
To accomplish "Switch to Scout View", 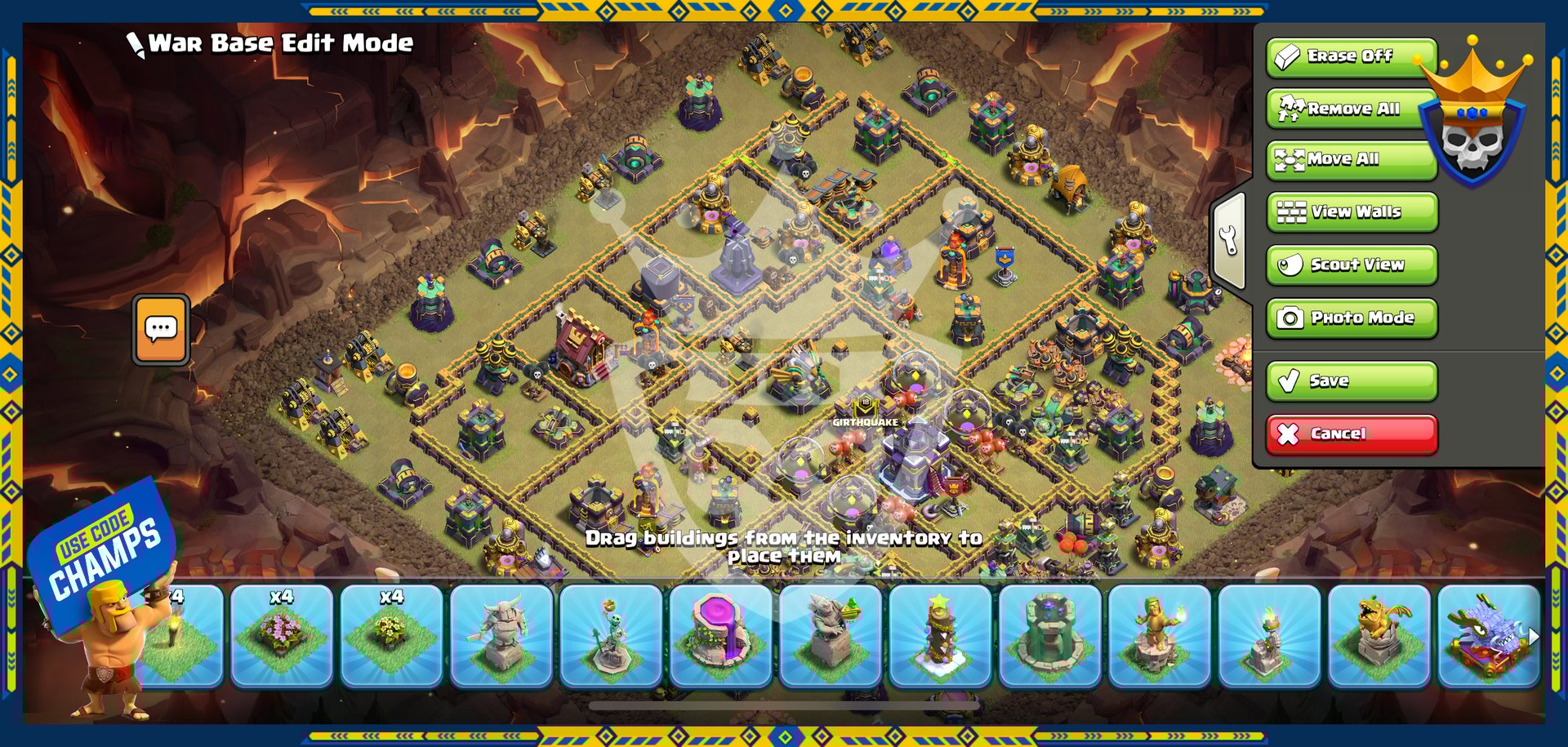I will [x=1352, y=265].
